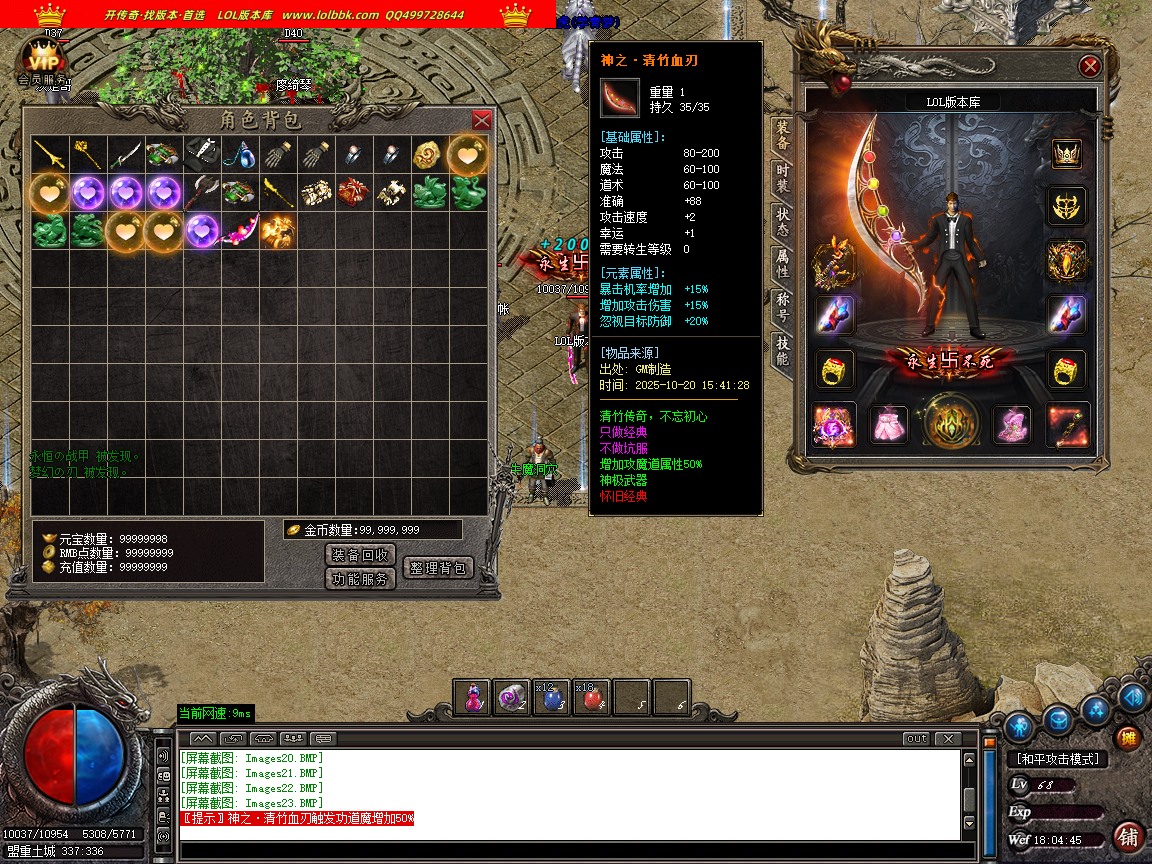
Task: Switch to the 时装 fashion tab
Action: pos(783,179)
